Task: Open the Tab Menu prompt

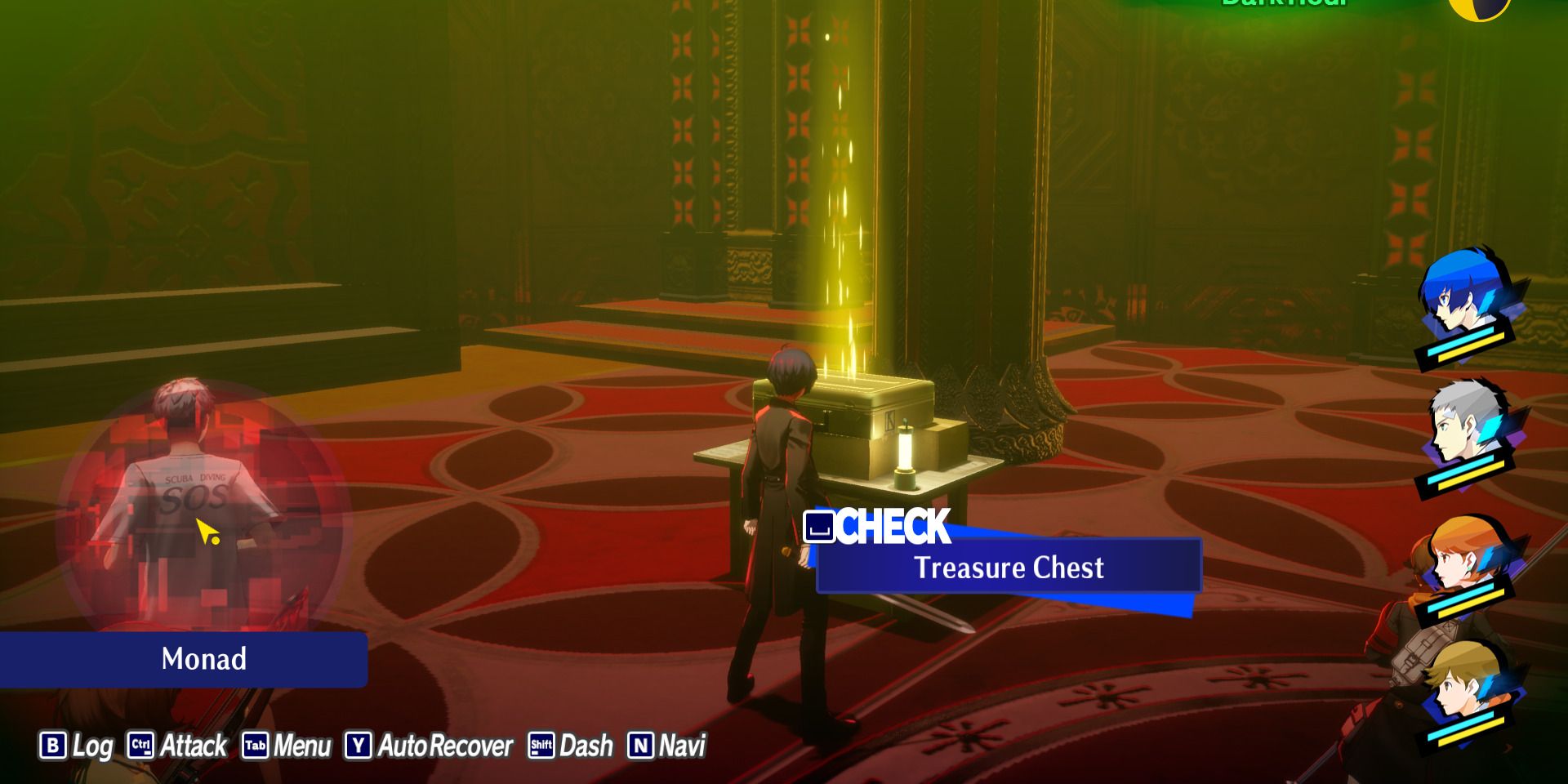Action: pyautogui.click(x=253, y=746)
